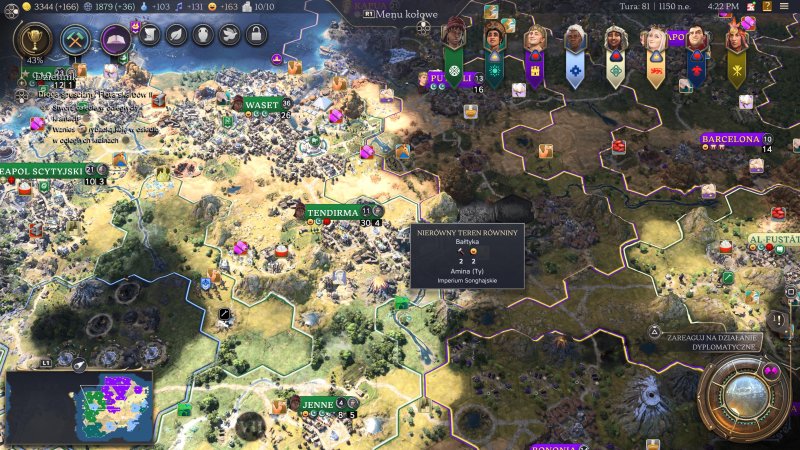
Task: Open the production hammers panel
Action: tap(76, 39)
